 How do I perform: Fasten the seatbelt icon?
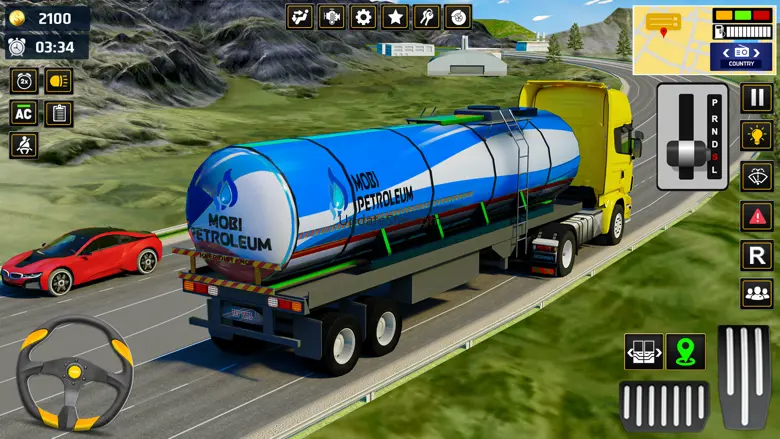[24, 146]
